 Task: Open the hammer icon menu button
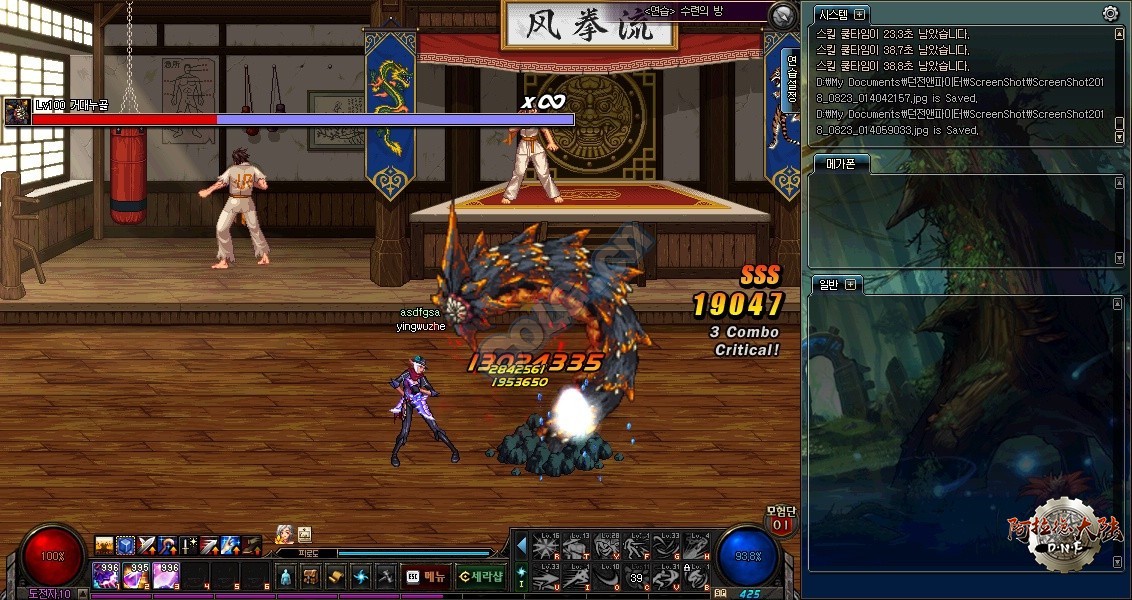tap(385, 576)
